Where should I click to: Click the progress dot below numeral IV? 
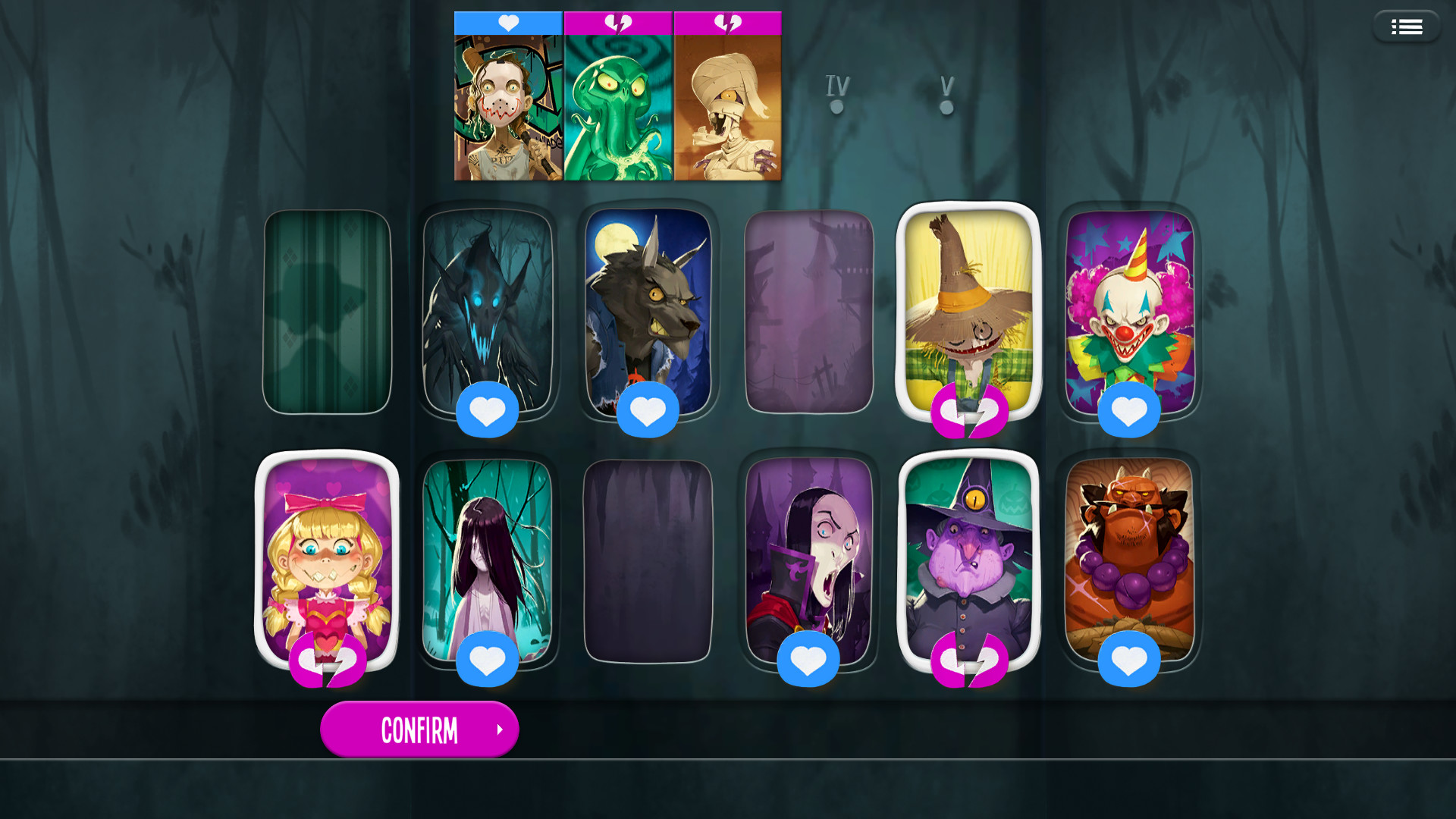[836, 107]
